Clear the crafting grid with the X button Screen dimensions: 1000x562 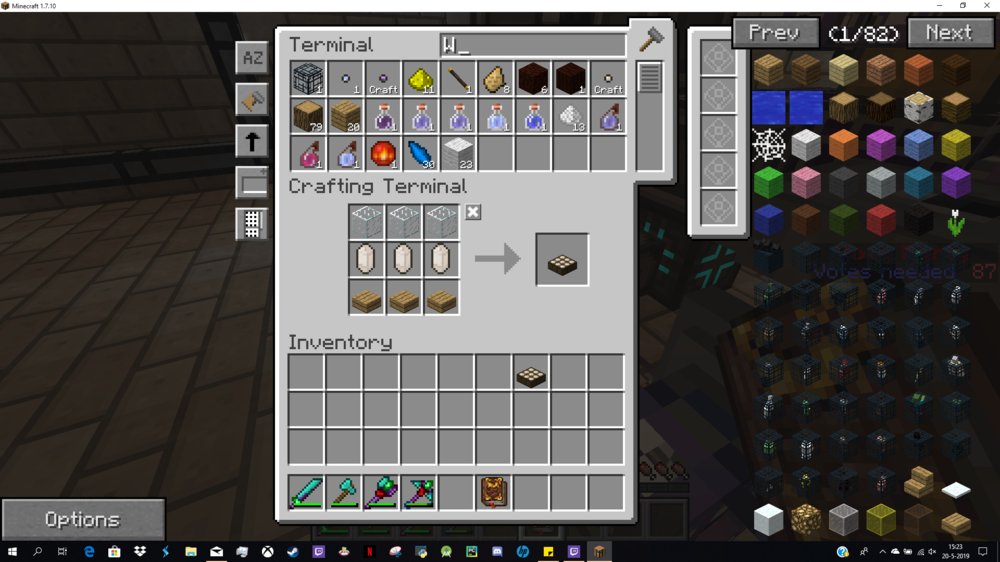473,212
